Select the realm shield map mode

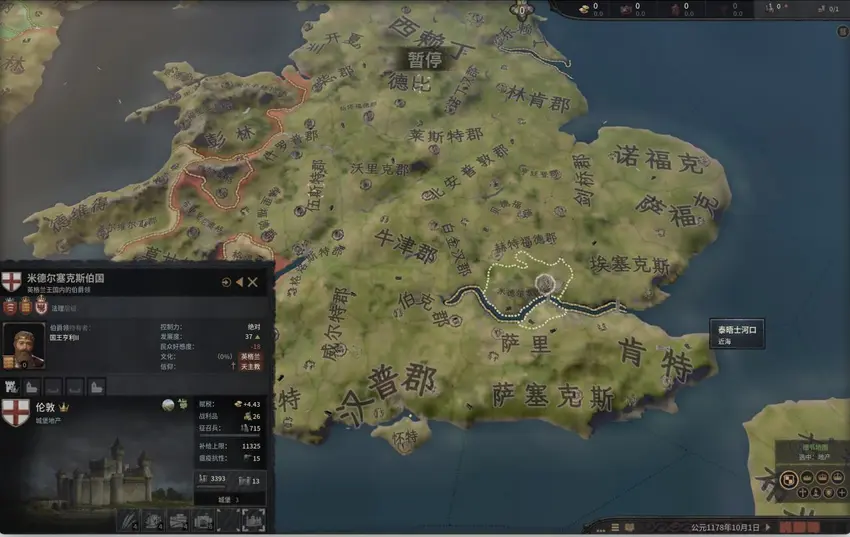(x=787, y=479)
